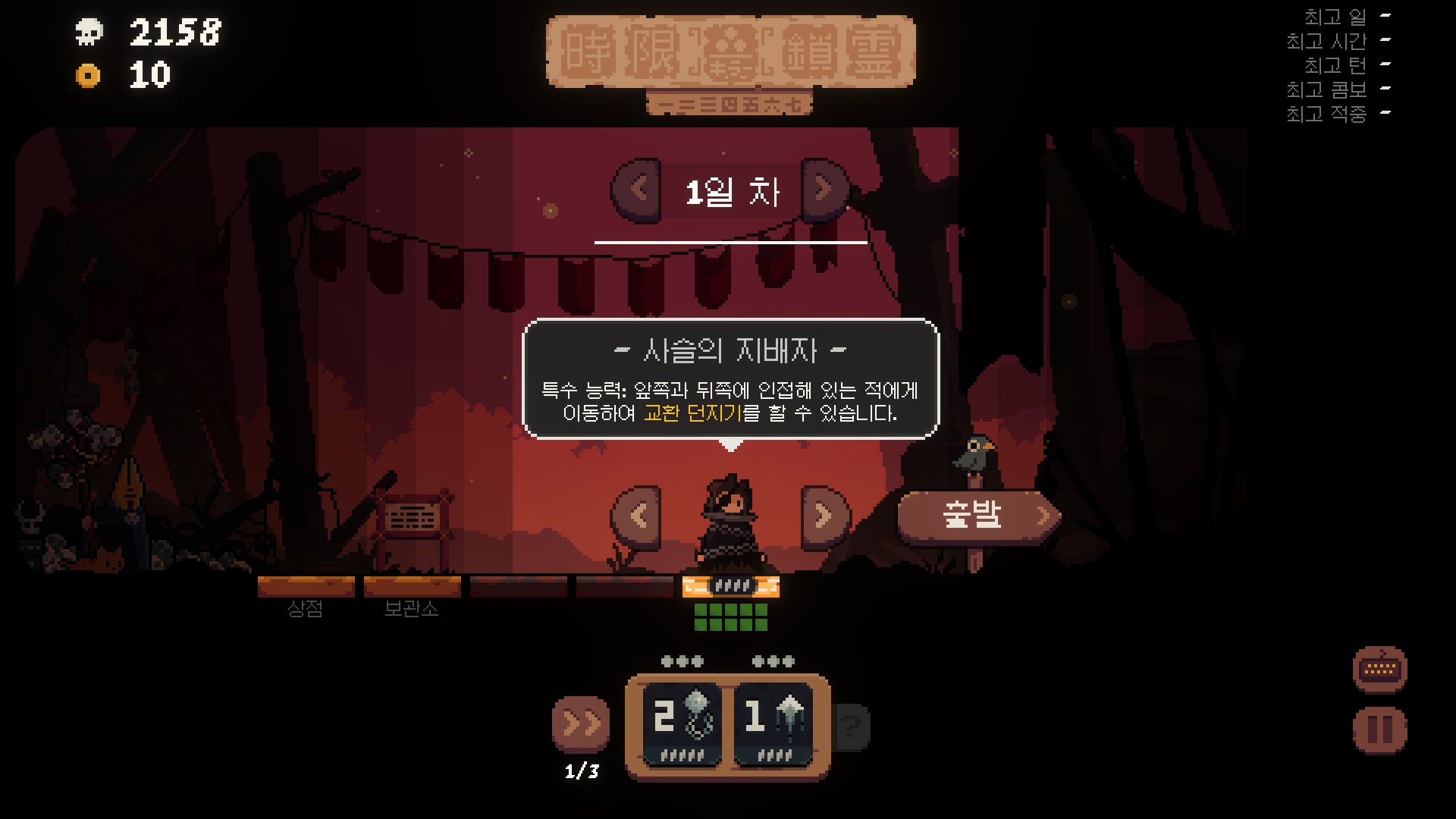The image size is (1456, 819).
Task: Select the arrow attack tile numbered 1
Action: point(773,724)
